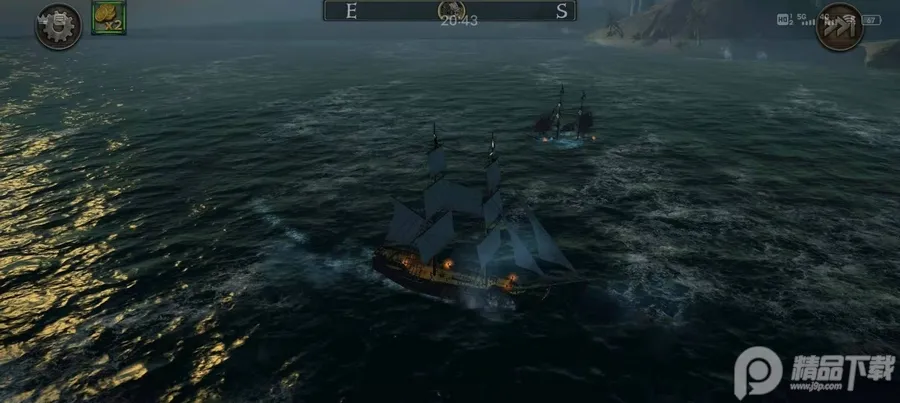
Task: Activate the fast-forward time button
Action: (838, 26)
